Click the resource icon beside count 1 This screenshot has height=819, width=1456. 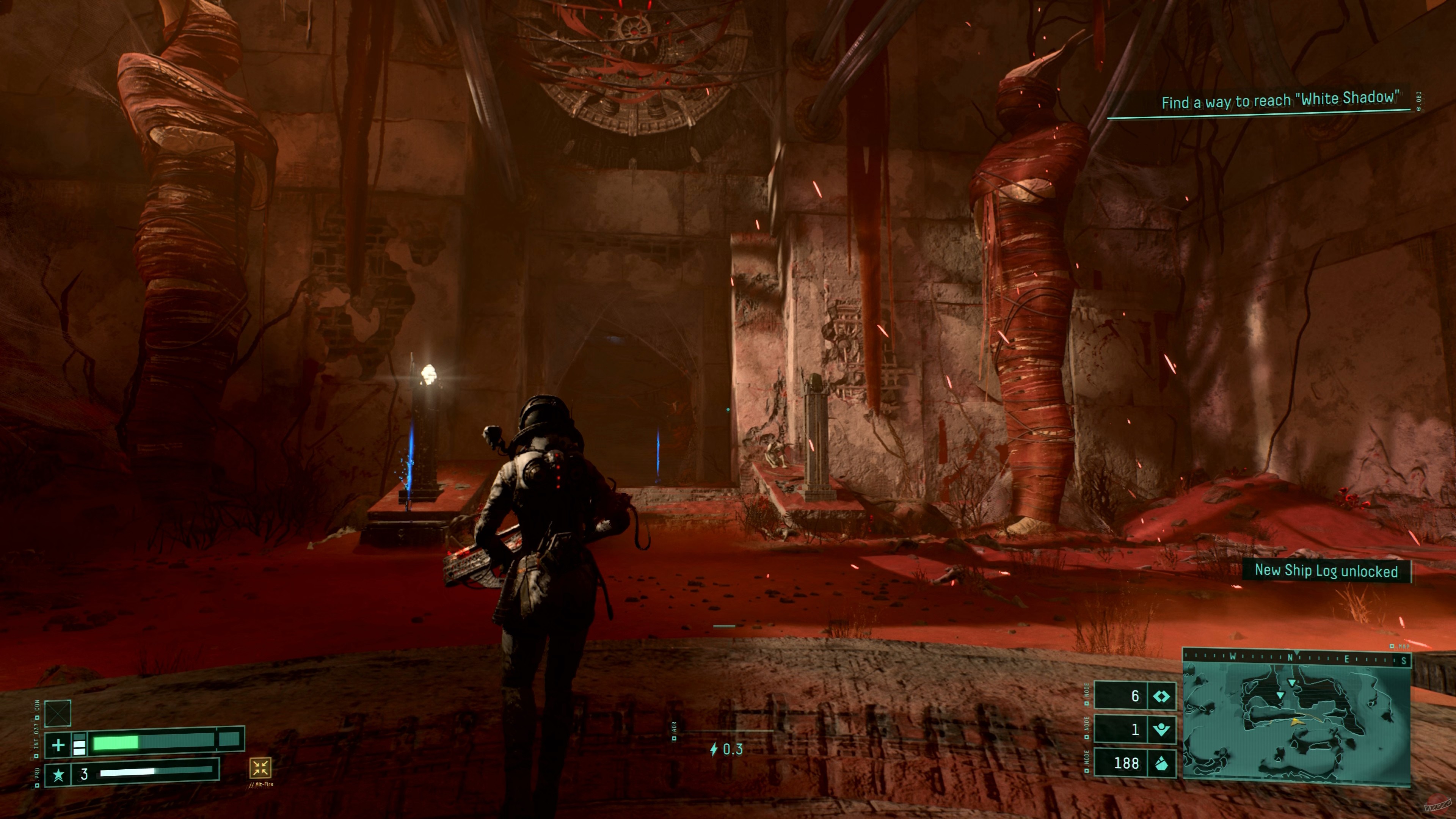pos(1161,730)
